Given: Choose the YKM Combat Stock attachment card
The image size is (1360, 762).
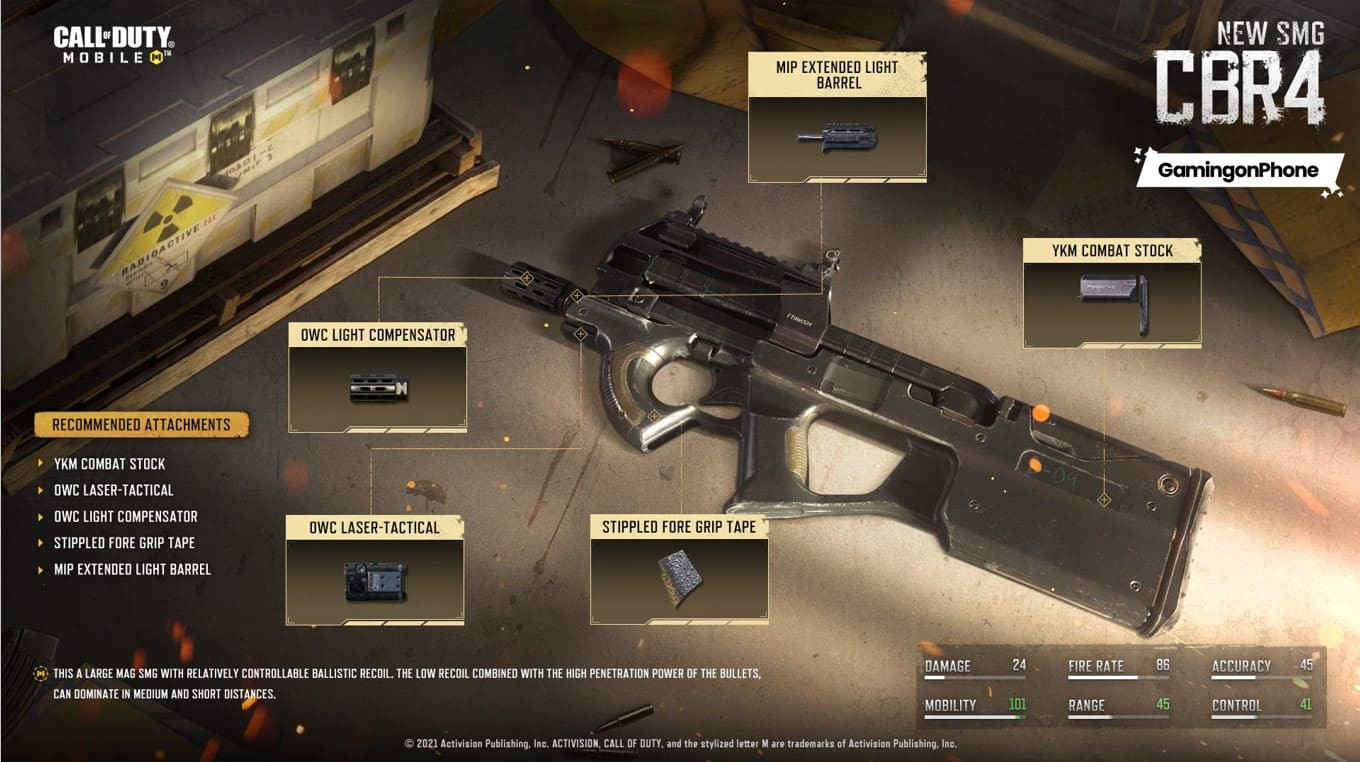Looking at the screenshot, I should pos(1112,294).
